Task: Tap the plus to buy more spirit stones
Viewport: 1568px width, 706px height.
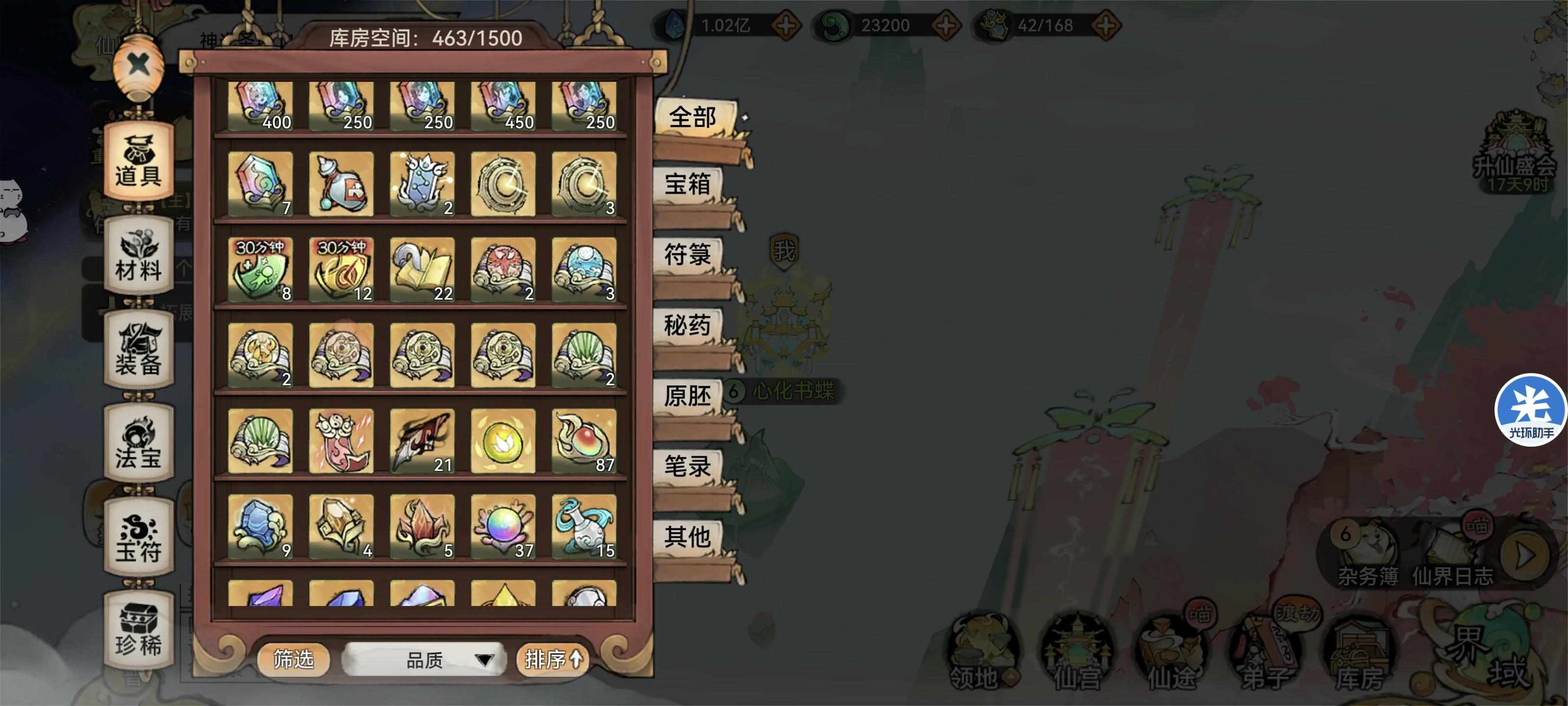Action: click(x=786, y=25)
